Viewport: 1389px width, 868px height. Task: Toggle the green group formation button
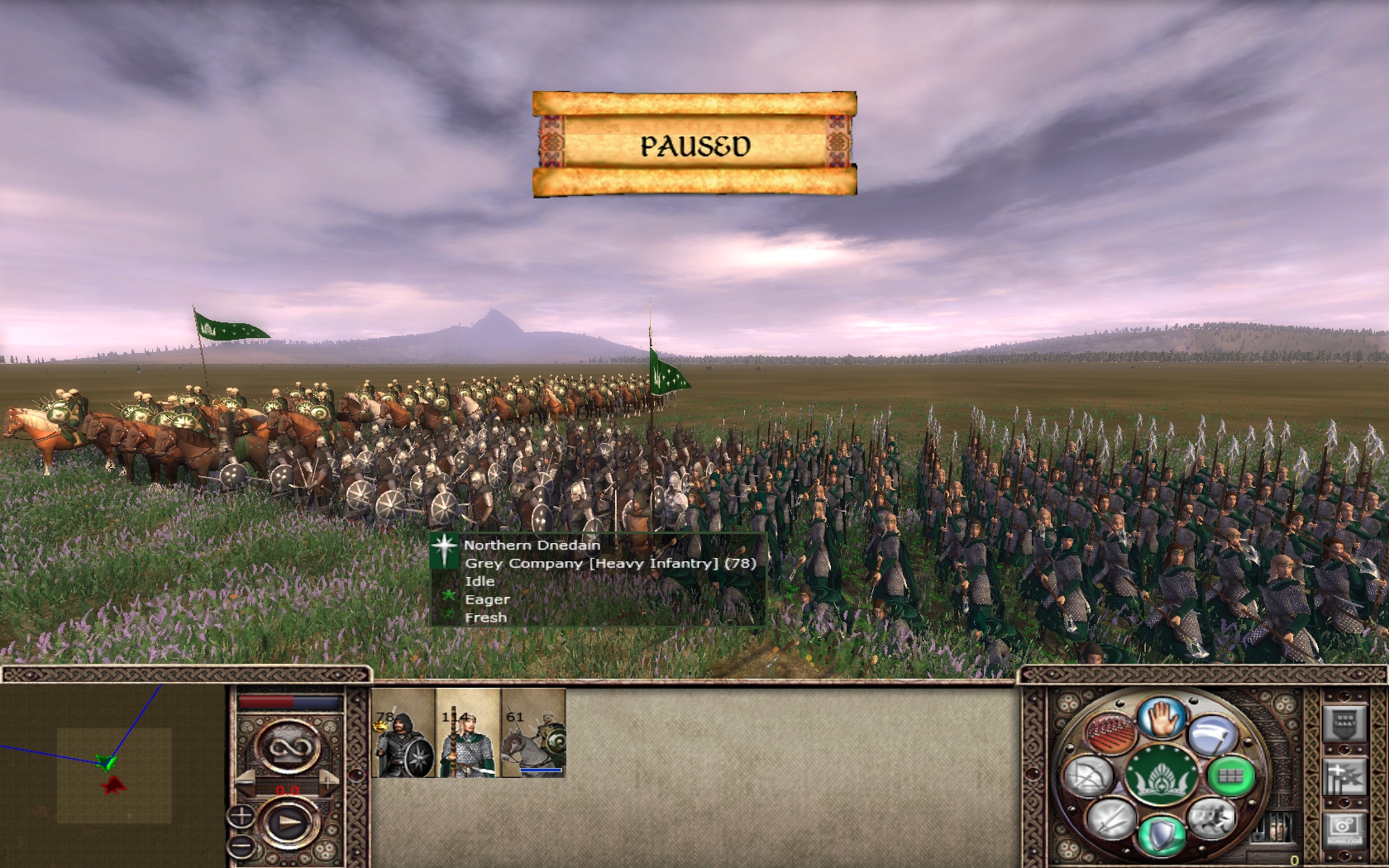[x=1230, y=775]
